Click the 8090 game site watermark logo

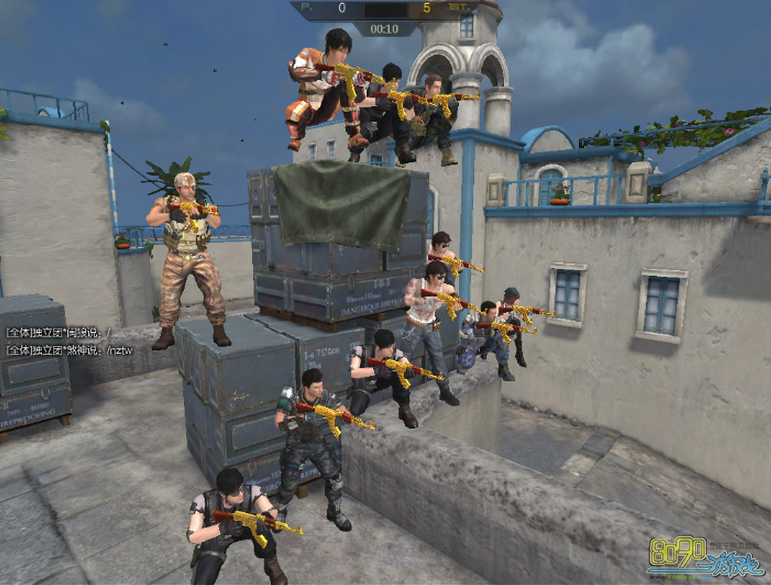(703, 558)
